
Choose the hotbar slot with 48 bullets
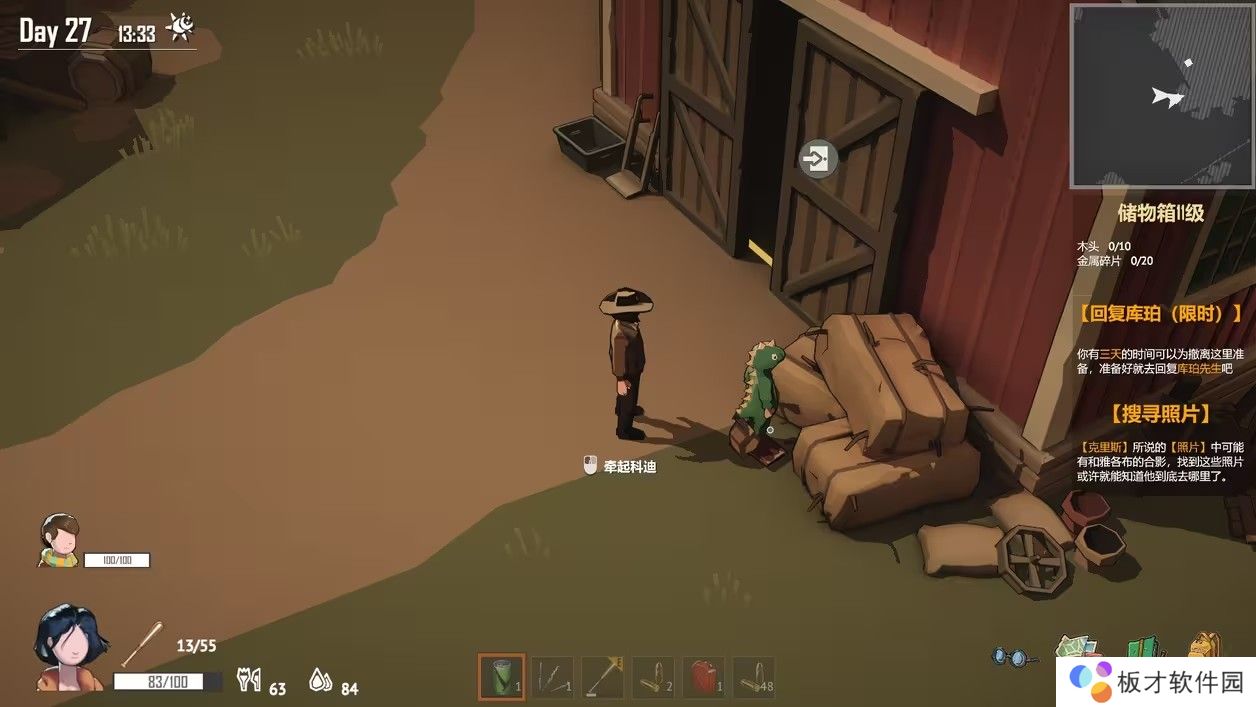point(754,677)
